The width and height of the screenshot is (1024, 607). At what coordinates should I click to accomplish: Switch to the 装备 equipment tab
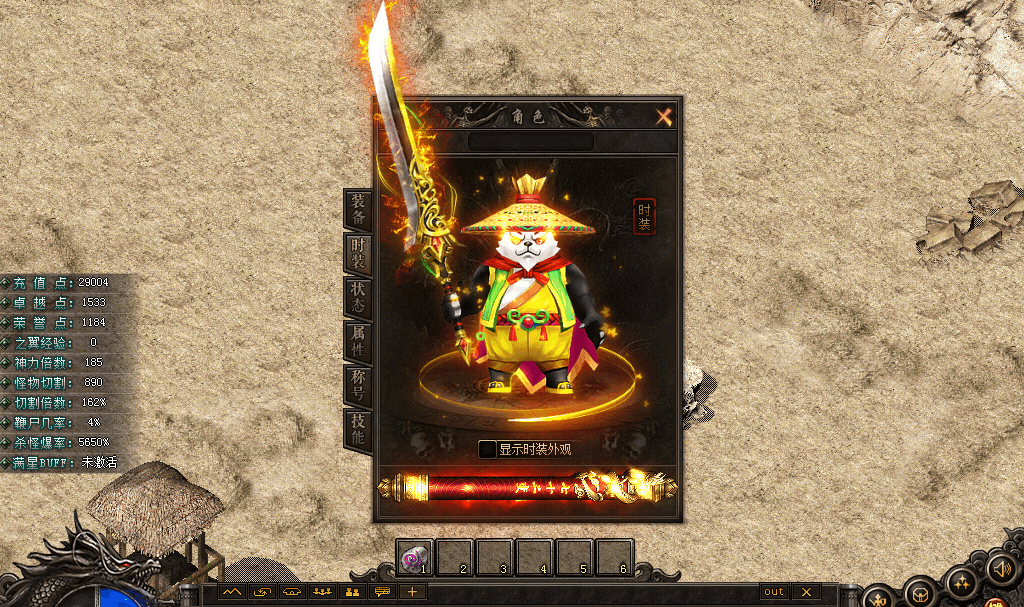click(357, 208)
